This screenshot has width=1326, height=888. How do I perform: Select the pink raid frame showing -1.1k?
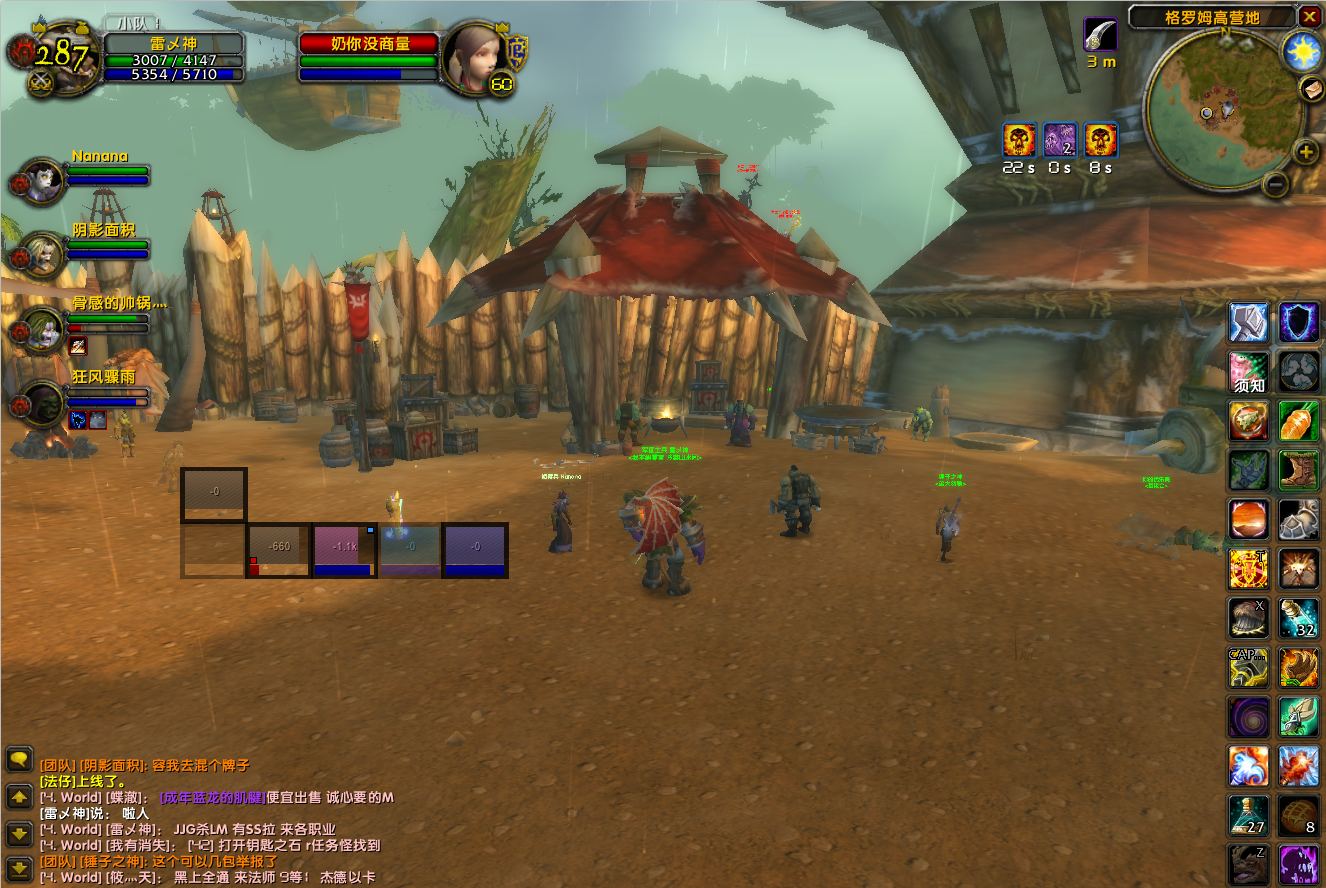click(345, 550)
